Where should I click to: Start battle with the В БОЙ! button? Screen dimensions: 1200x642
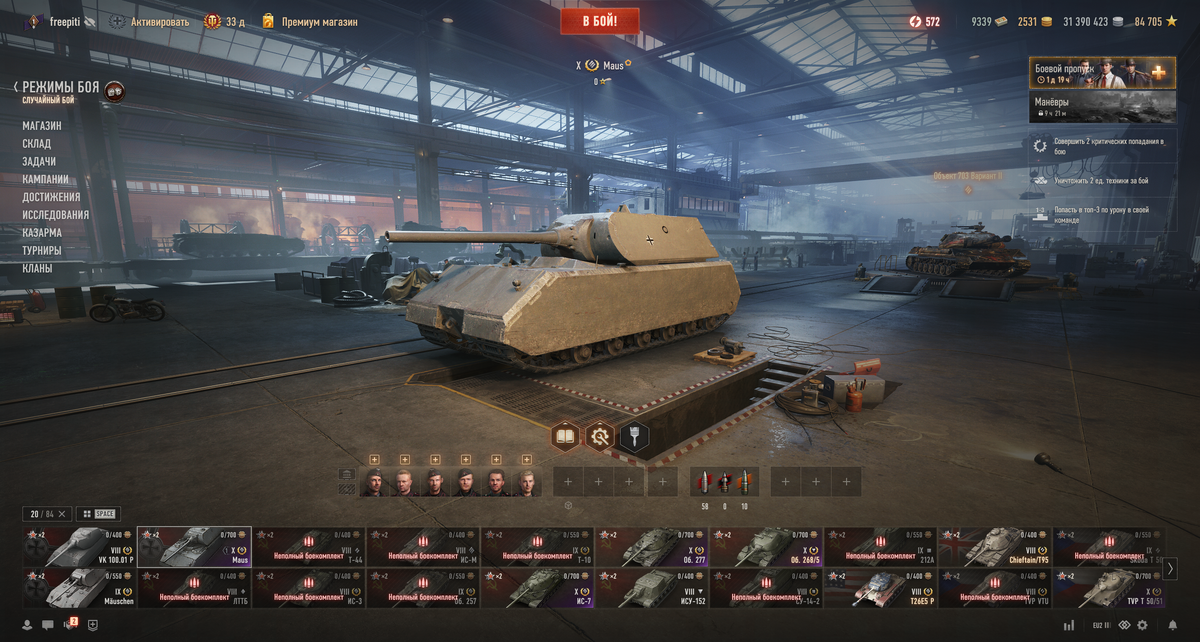[x=599, y=21]
